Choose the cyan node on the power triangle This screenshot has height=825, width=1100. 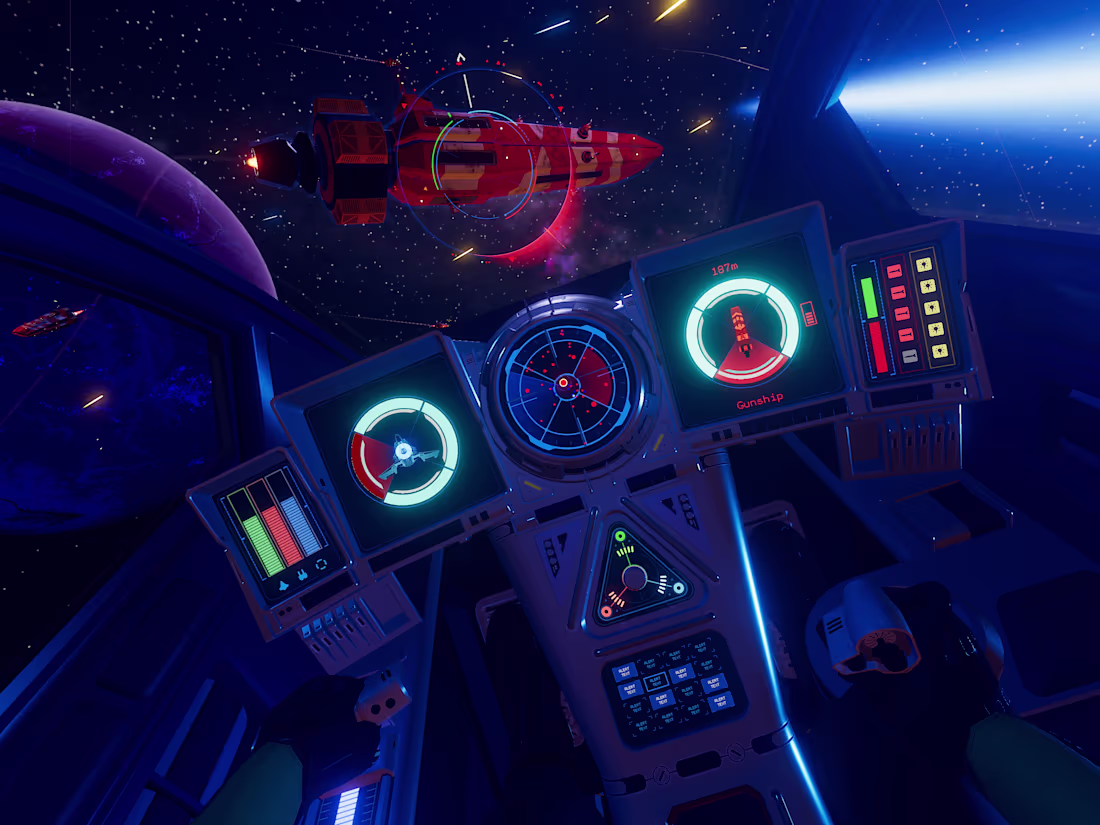[x=679, y=588]
